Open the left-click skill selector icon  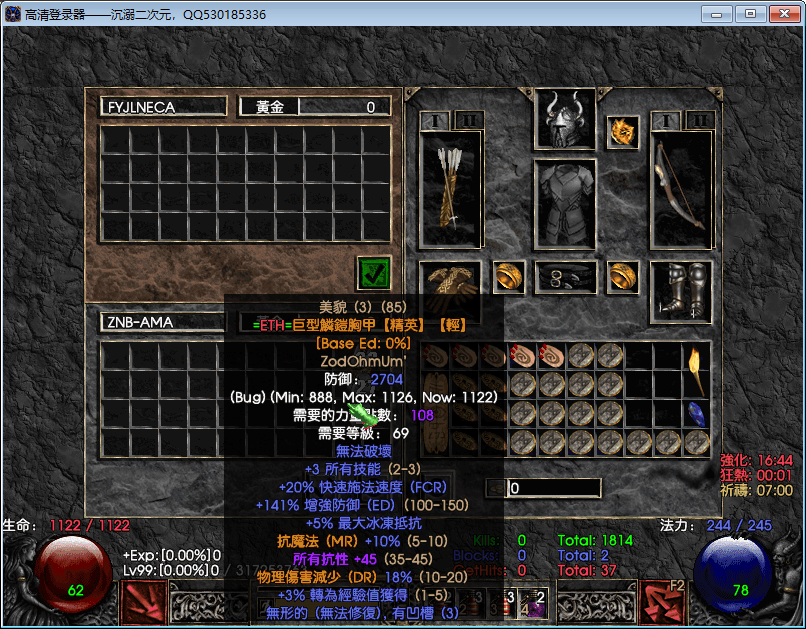(143, 602)
